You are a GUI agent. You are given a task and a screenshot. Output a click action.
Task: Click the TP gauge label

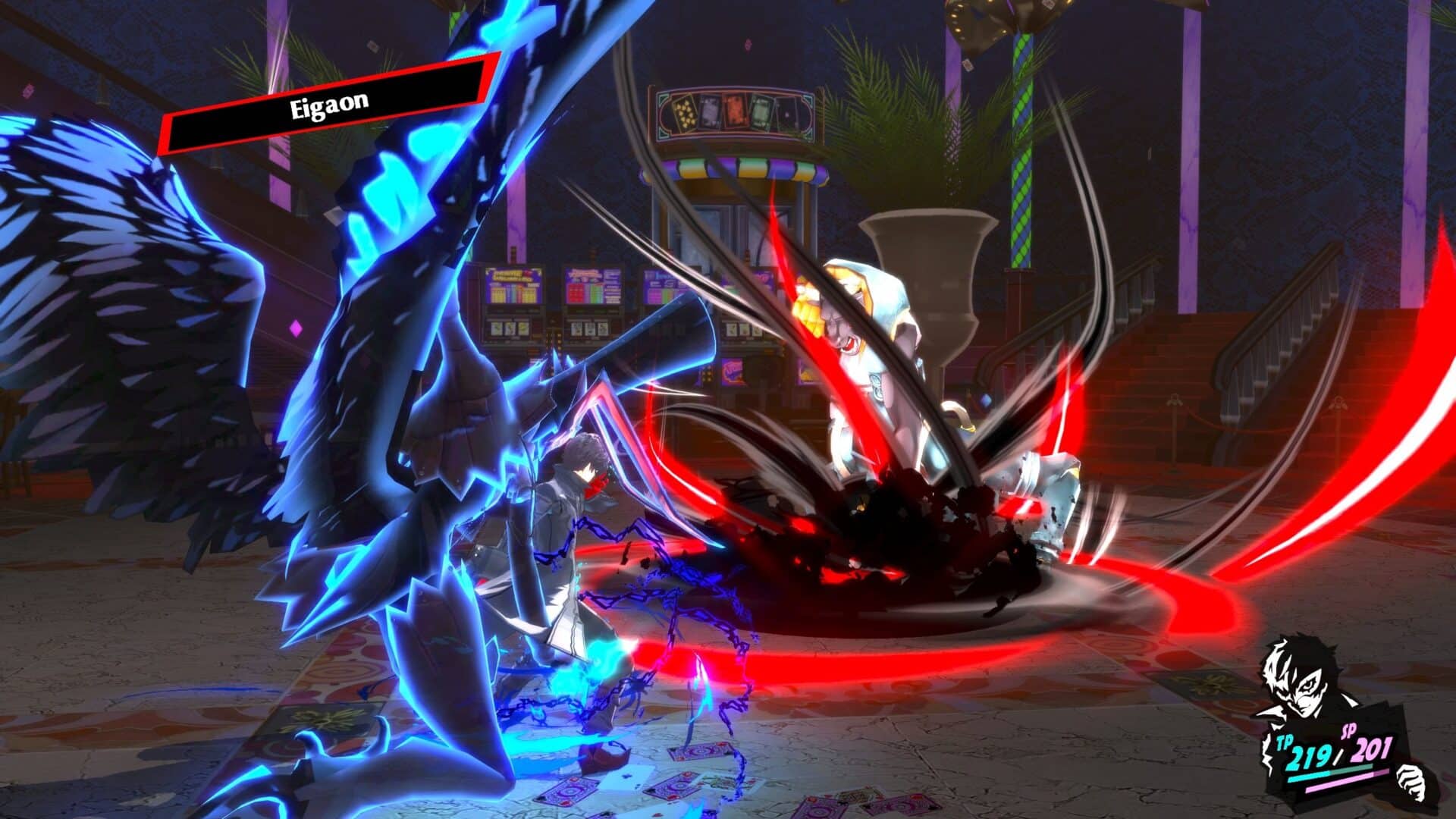1285,742
